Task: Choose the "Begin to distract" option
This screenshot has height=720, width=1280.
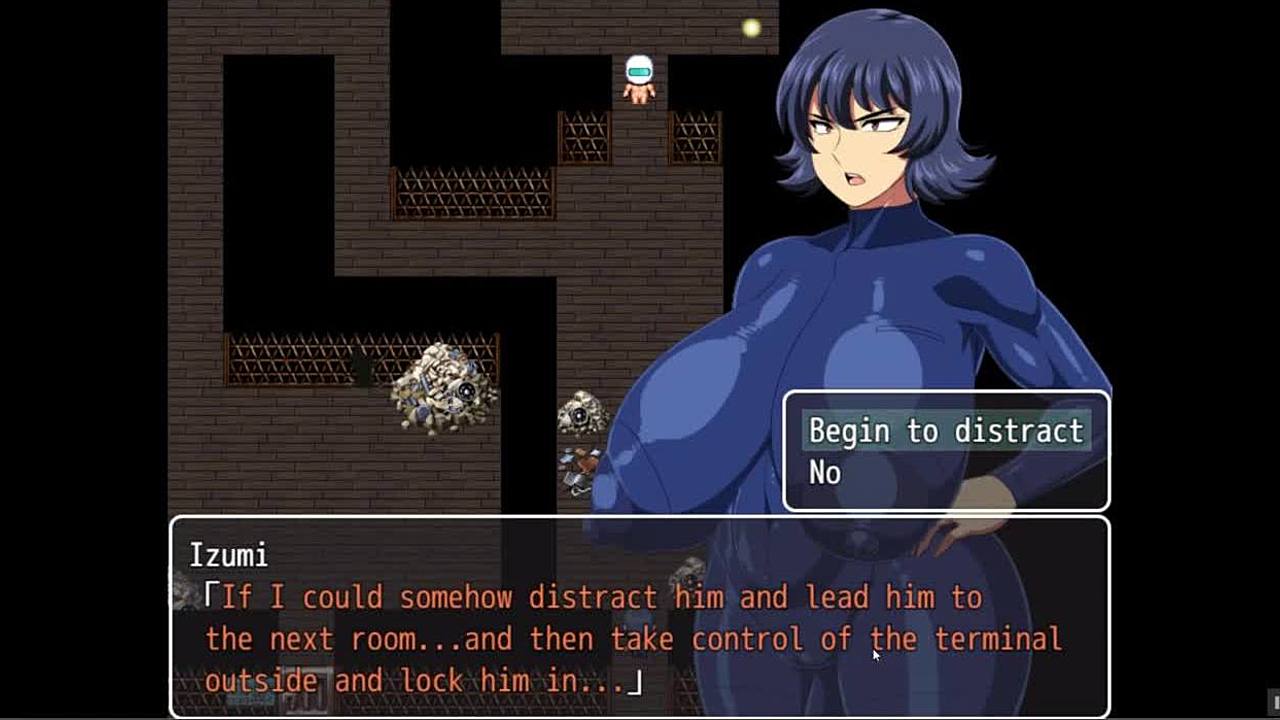Action: [945, 431]
